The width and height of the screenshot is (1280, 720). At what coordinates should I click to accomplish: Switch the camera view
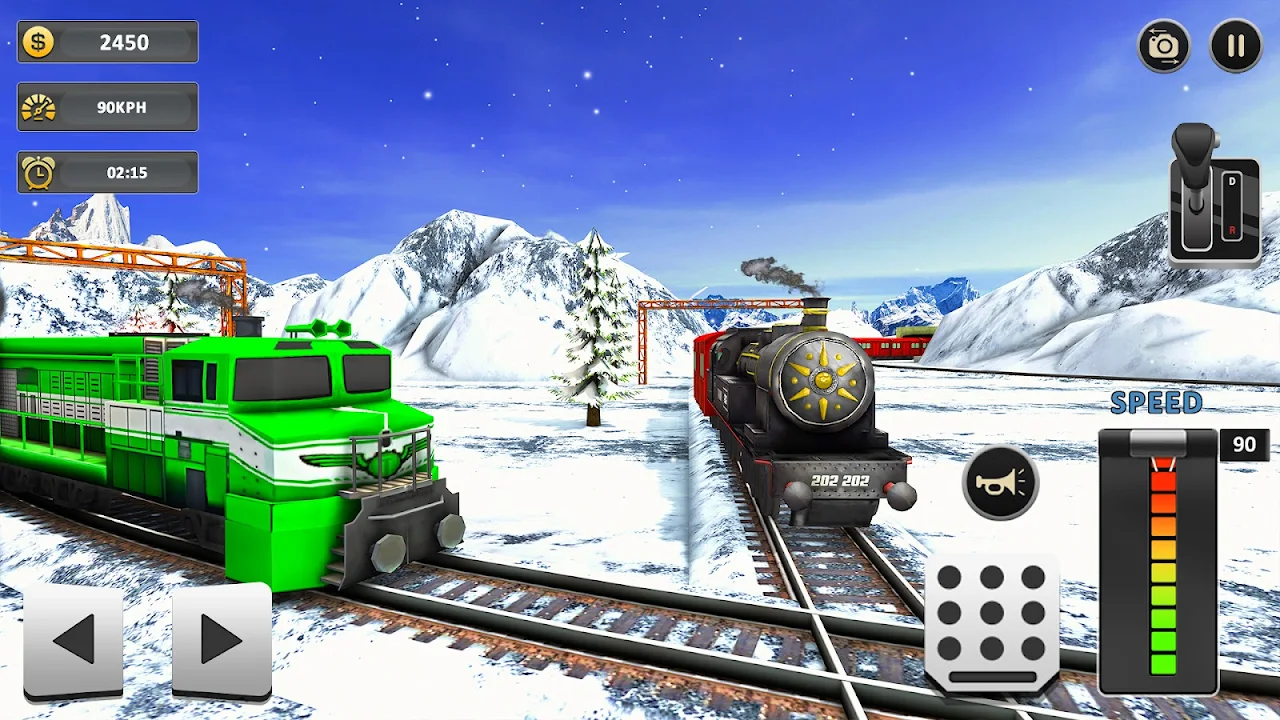coord(1164,46)
